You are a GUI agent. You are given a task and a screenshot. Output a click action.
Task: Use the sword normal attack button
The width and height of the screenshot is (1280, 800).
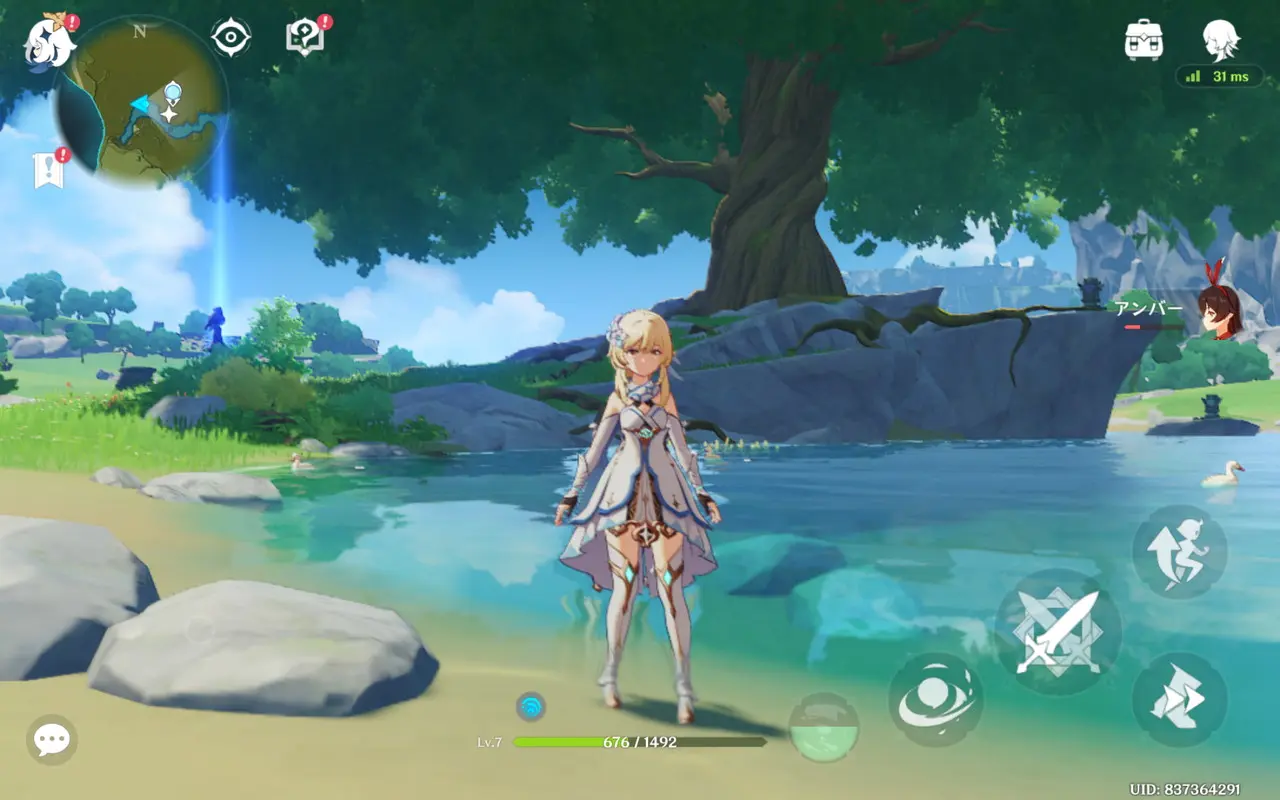pos(1058,632)
